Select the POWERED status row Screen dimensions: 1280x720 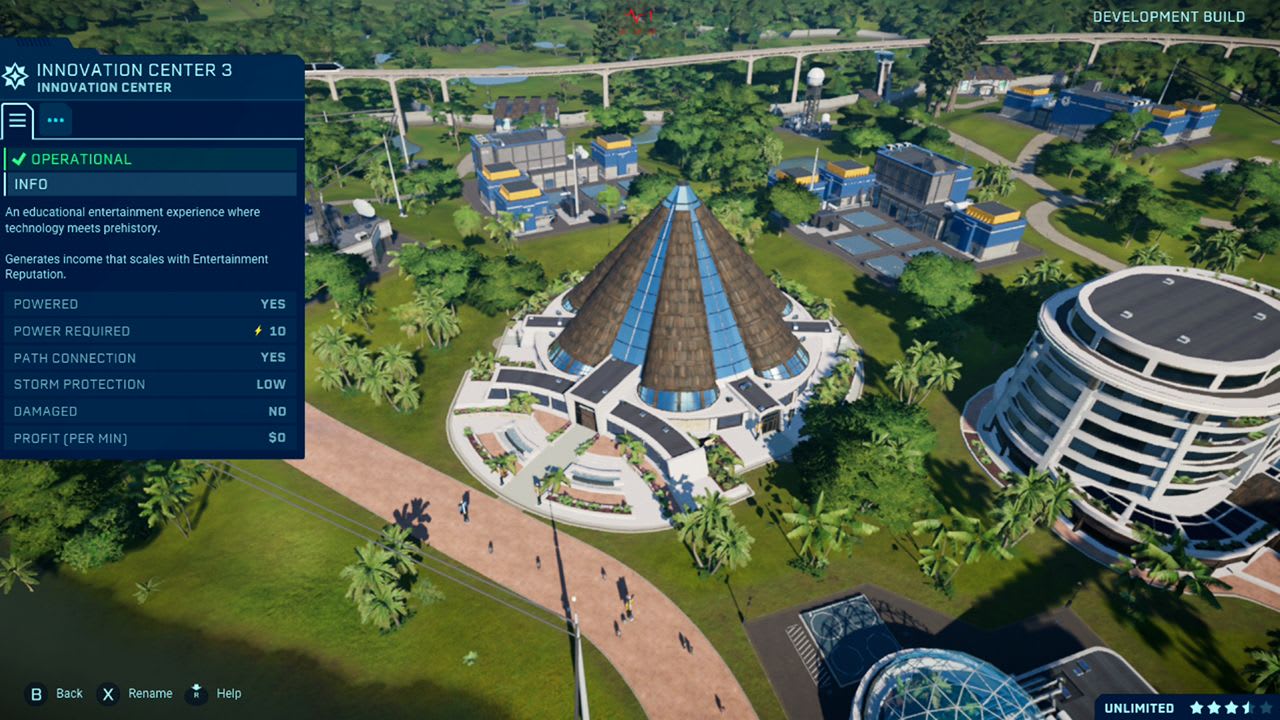point(150,304)
